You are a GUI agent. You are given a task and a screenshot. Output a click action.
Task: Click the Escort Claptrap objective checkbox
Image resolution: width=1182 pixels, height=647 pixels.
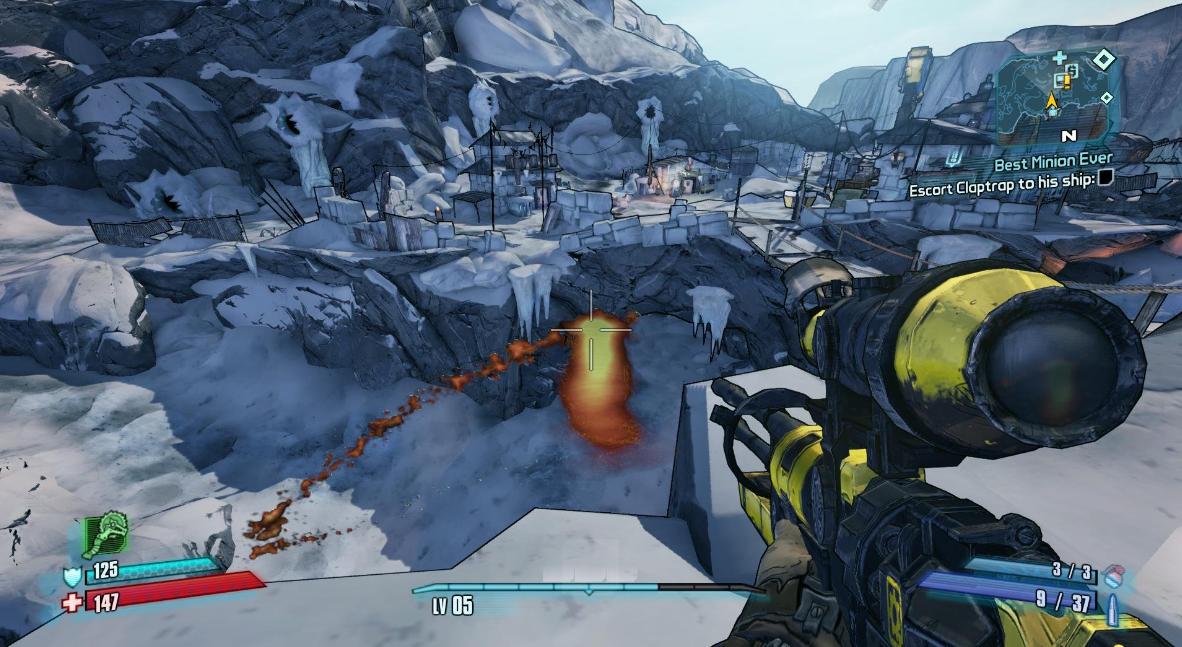point(1105,179)
